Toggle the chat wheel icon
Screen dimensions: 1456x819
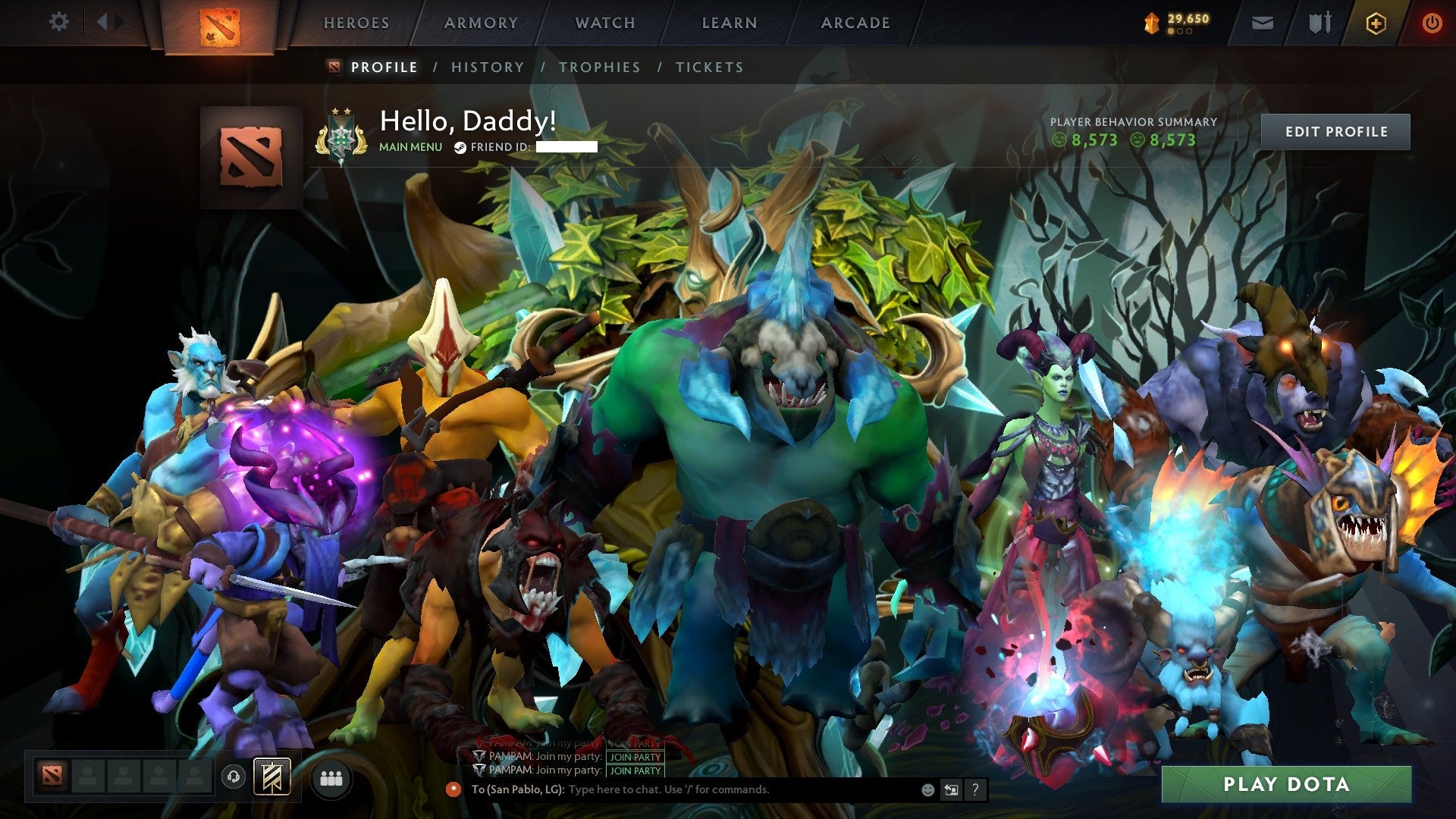click(951, 790)
